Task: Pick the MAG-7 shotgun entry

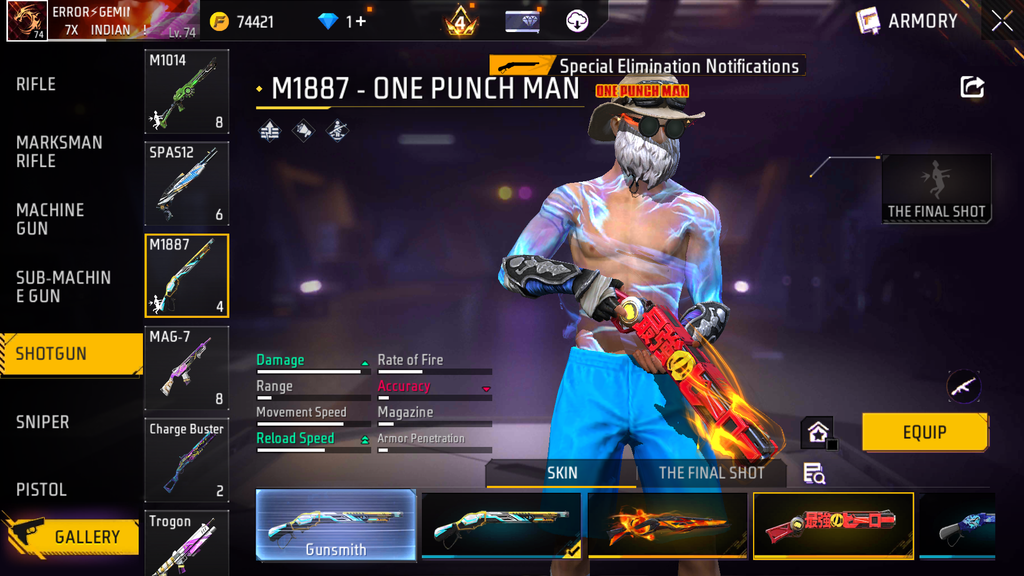Action: coord(187,368)
